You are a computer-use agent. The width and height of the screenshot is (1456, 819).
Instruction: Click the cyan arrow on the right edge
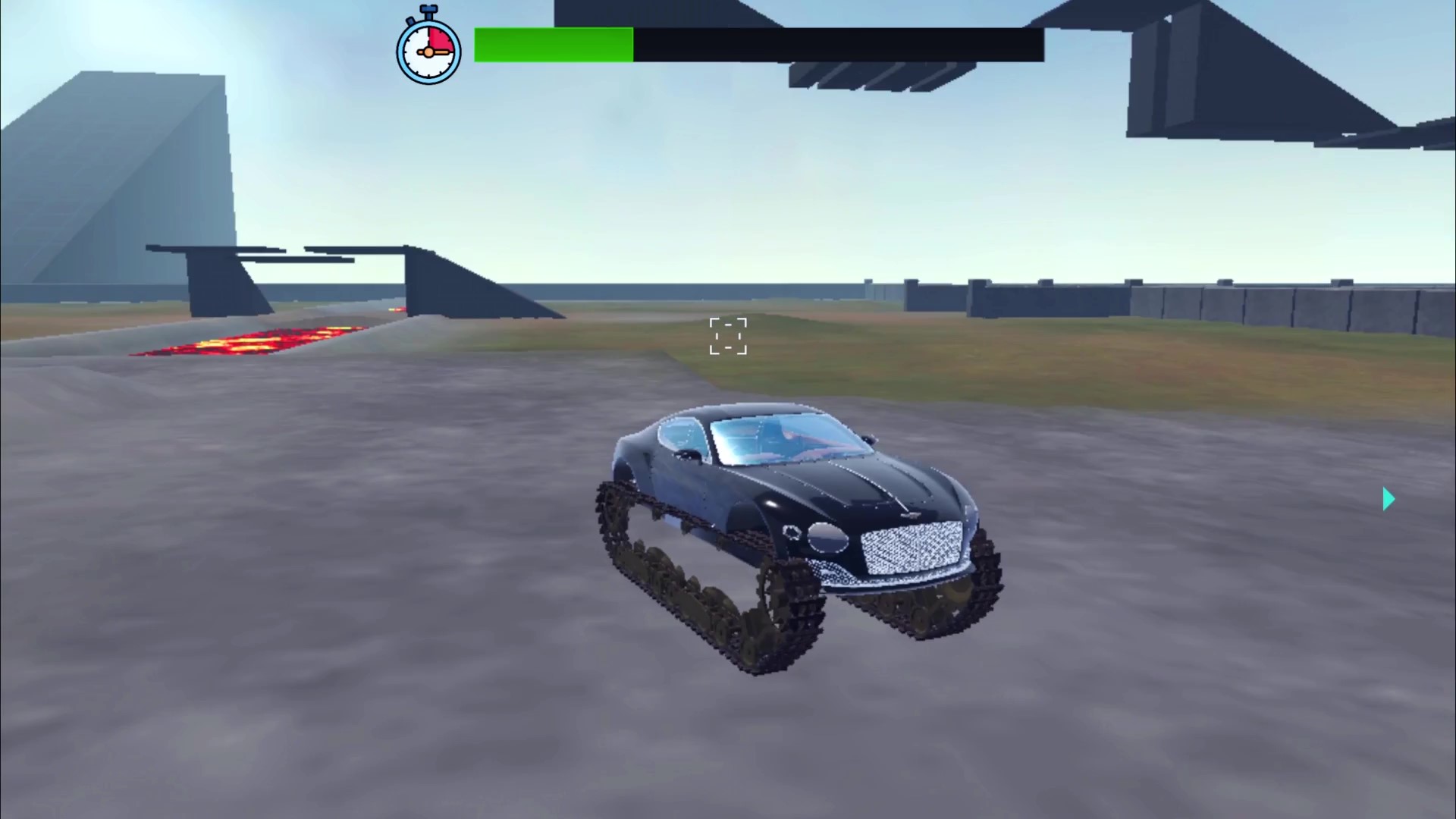[x=1390, y=499]
